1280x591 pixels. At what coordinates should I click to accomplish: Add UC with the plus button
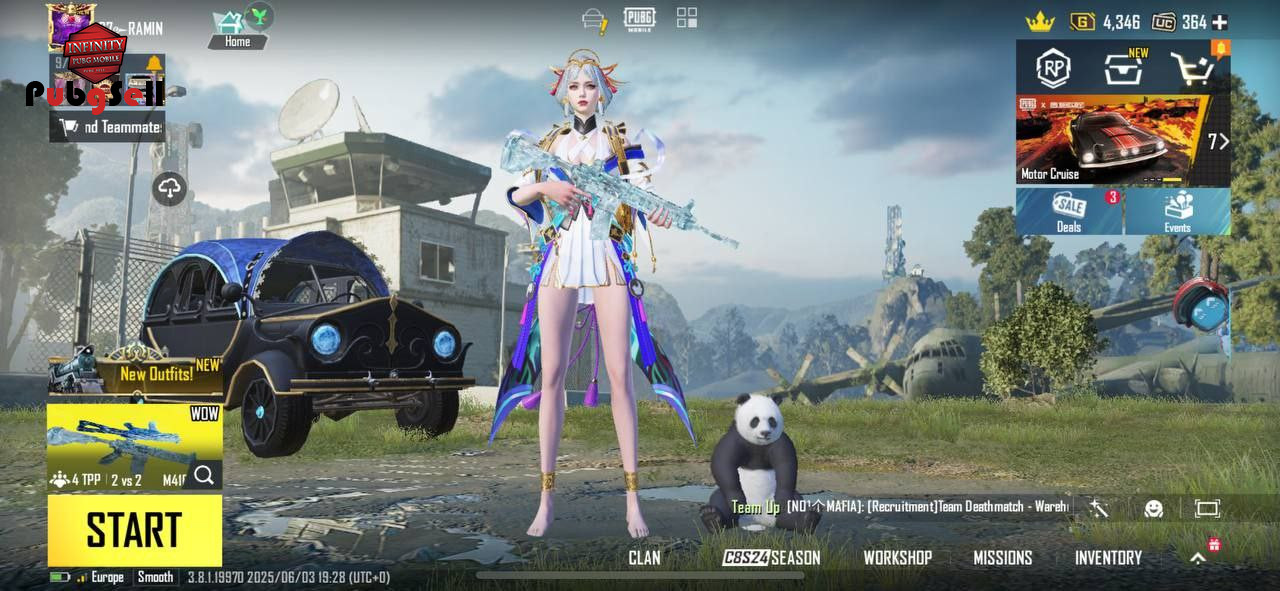(1219, 22)
